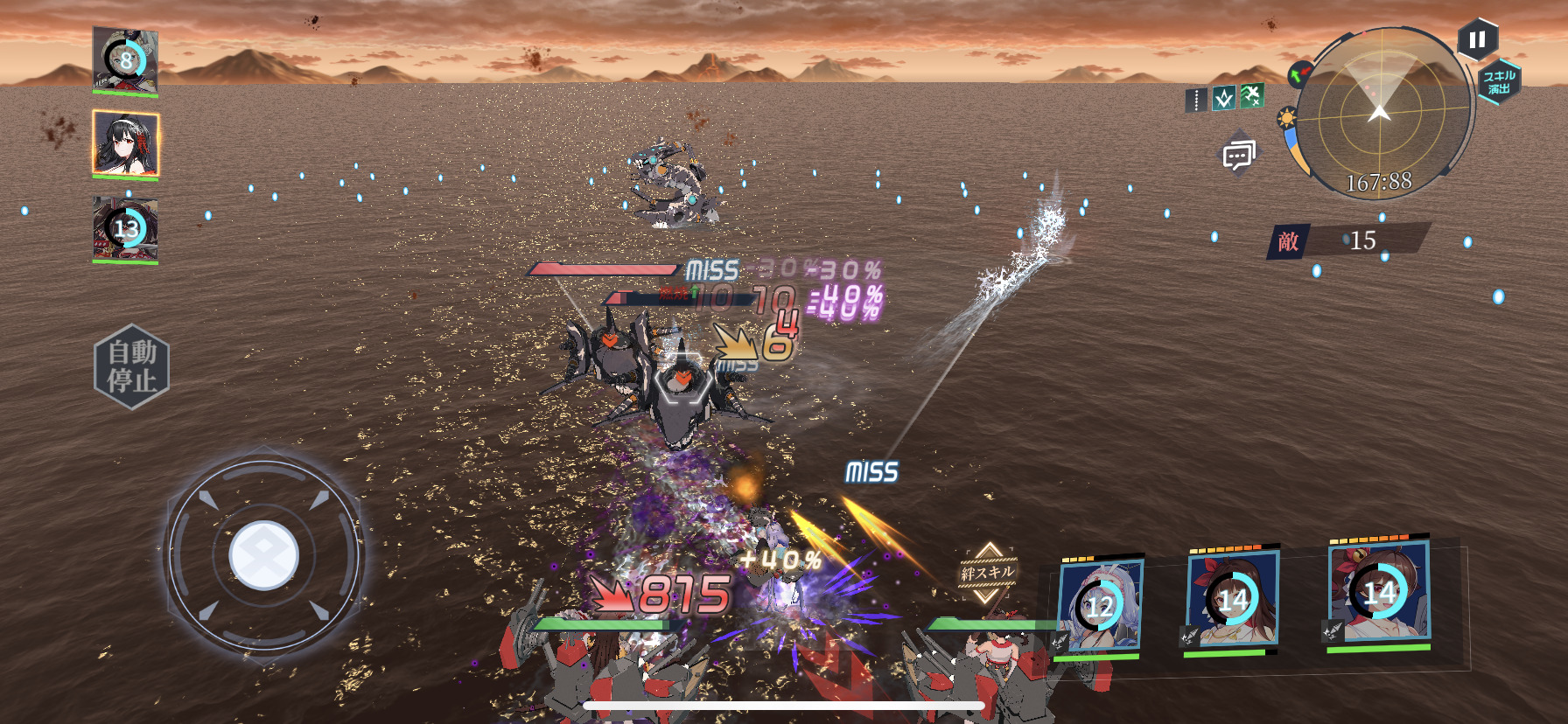Select the highlighted black-haired girl portrait

(x=125, y=143)
